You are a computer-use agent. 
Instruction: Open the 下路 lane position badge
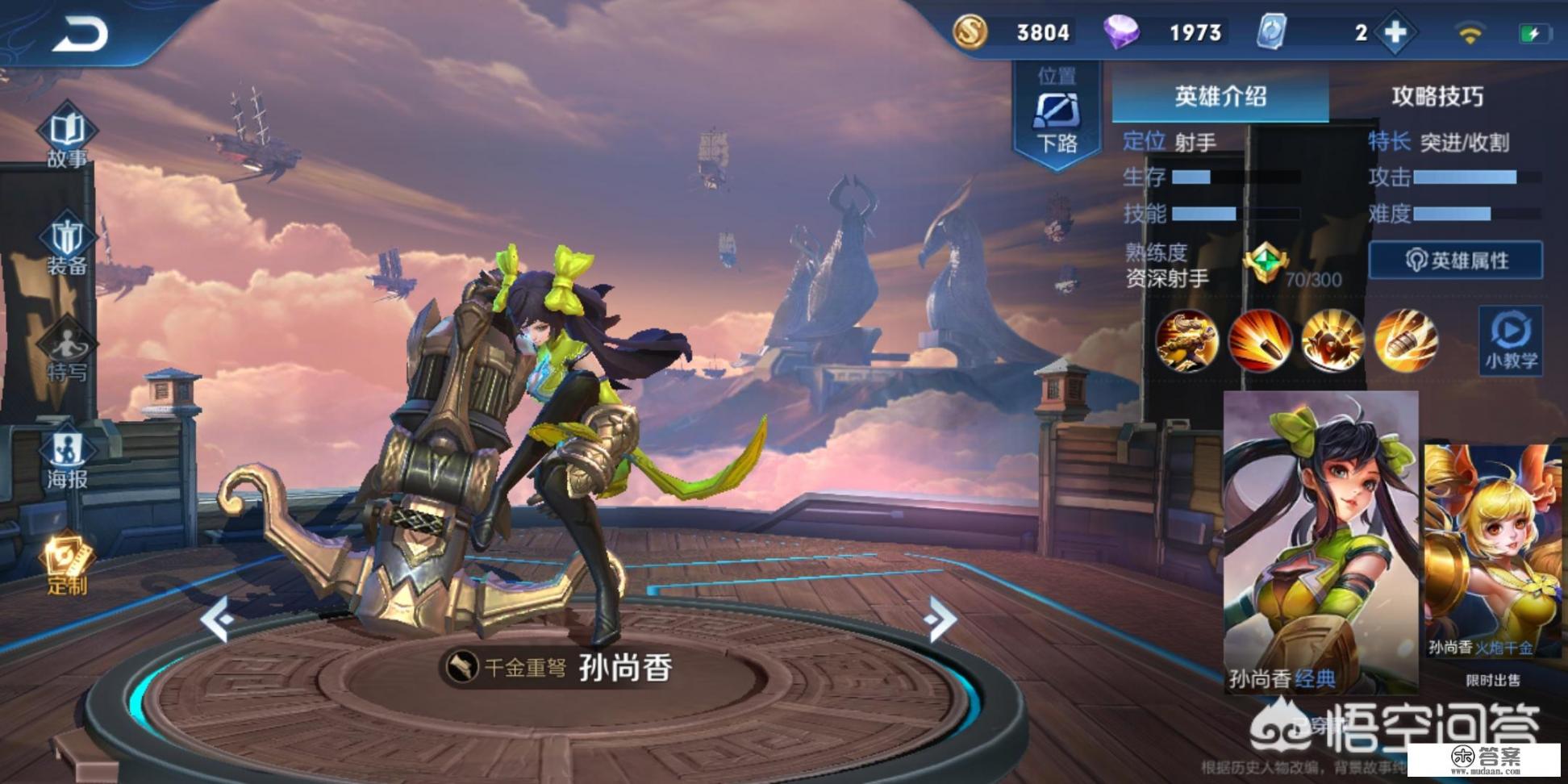1057,117
